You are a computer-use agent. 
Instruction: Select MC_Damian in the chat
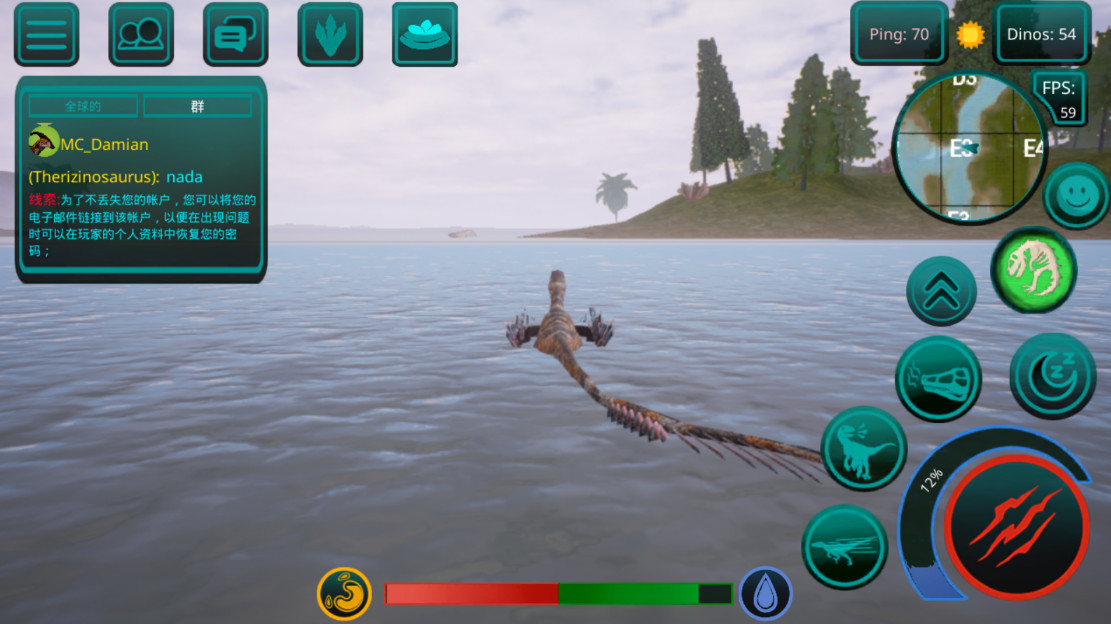(x=103, y=144)
